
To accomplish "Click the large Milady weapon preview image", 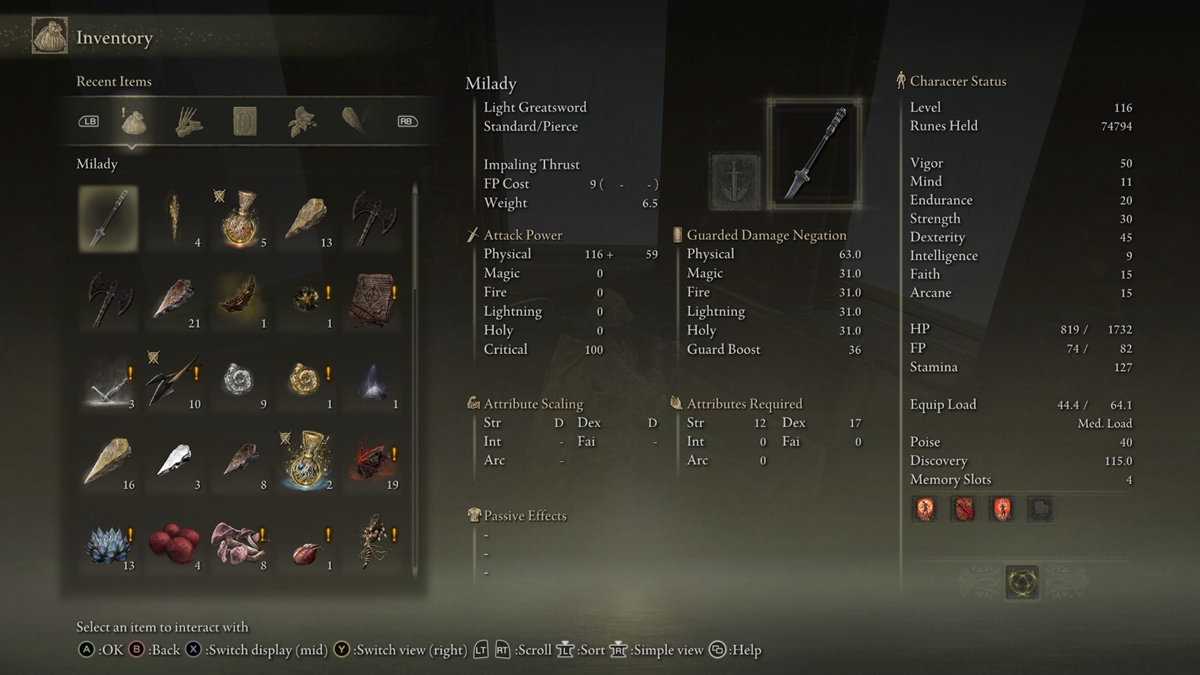I will pyautogui.click(x=813, y=155).
